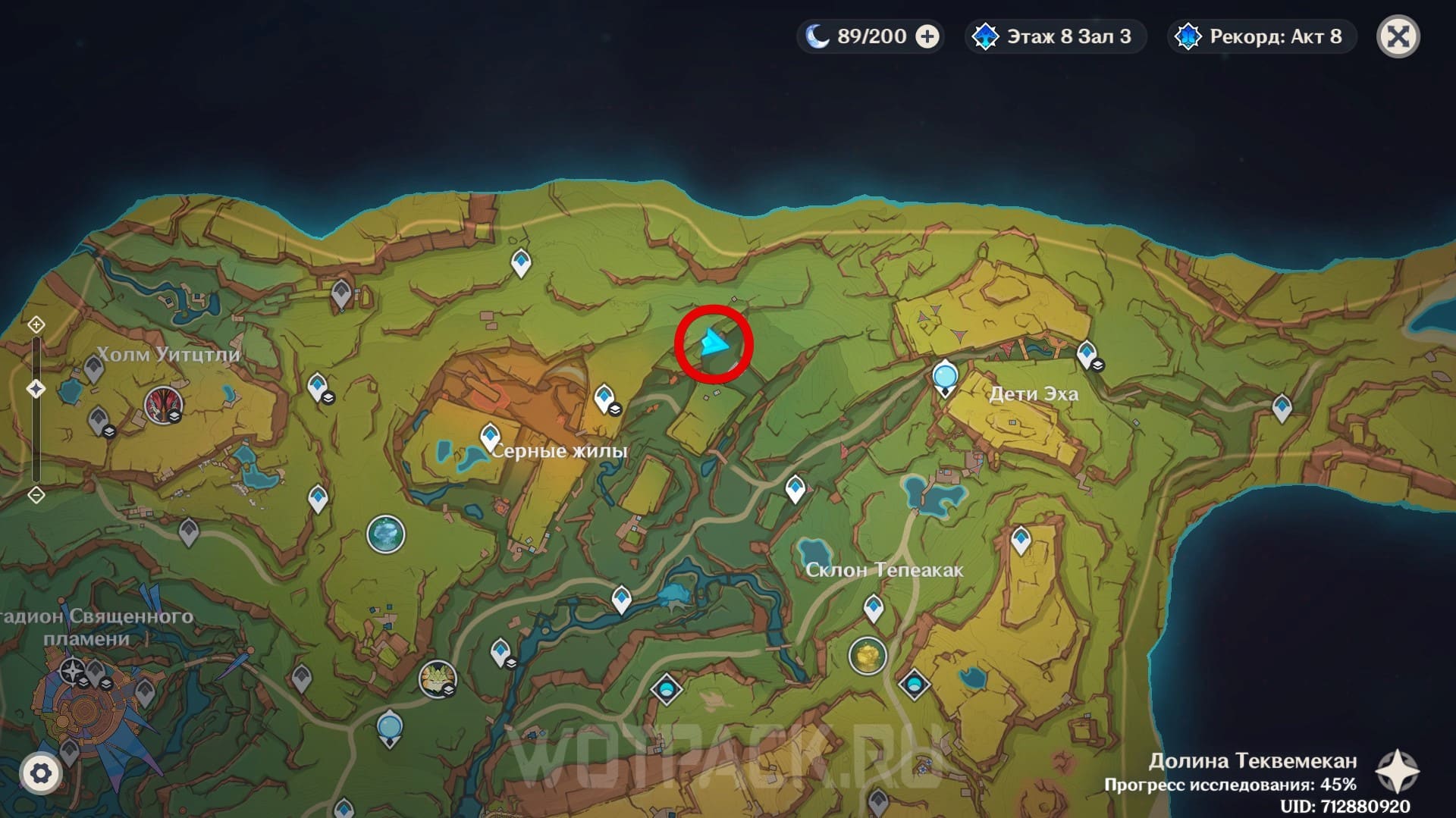Open the Spiral Abyss floor 8 info
The height and width of the screenshot is (818, 1456).
pos(1055,36)
